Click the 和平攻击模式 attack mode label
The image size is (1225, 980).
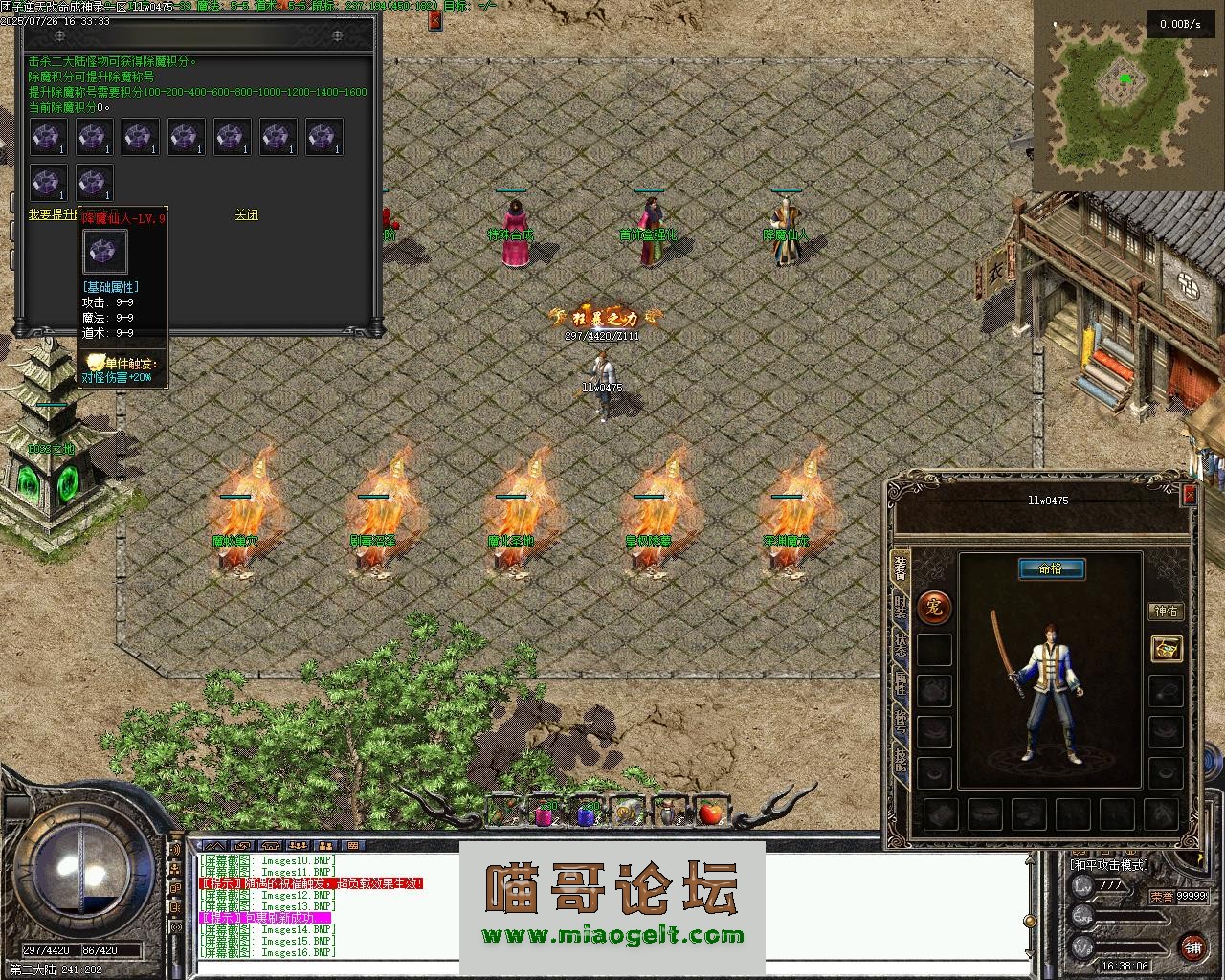click(x=1109, y=865)
